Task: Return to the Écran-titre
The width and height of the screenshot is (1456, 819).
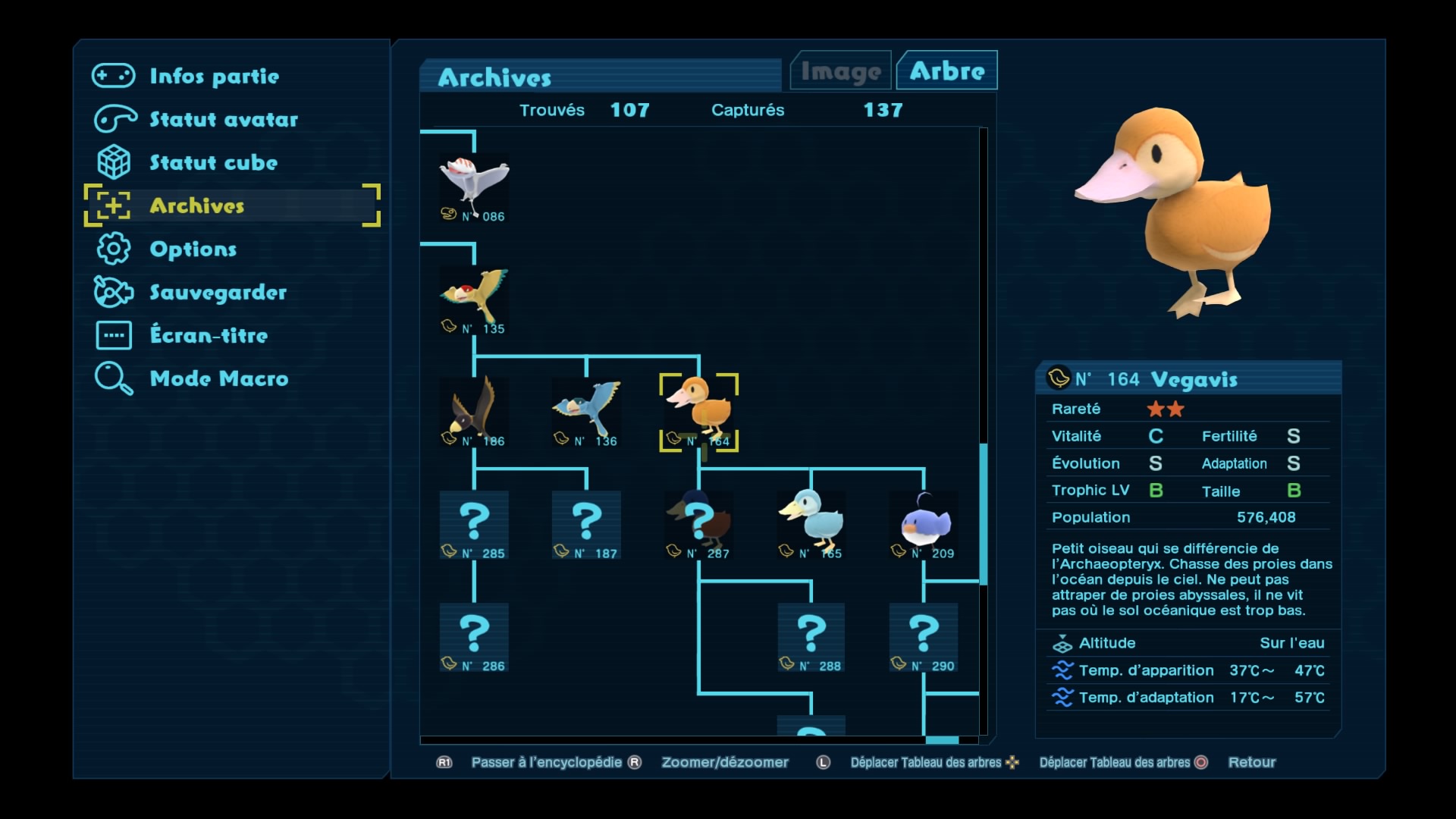Action: click(209, 335)
